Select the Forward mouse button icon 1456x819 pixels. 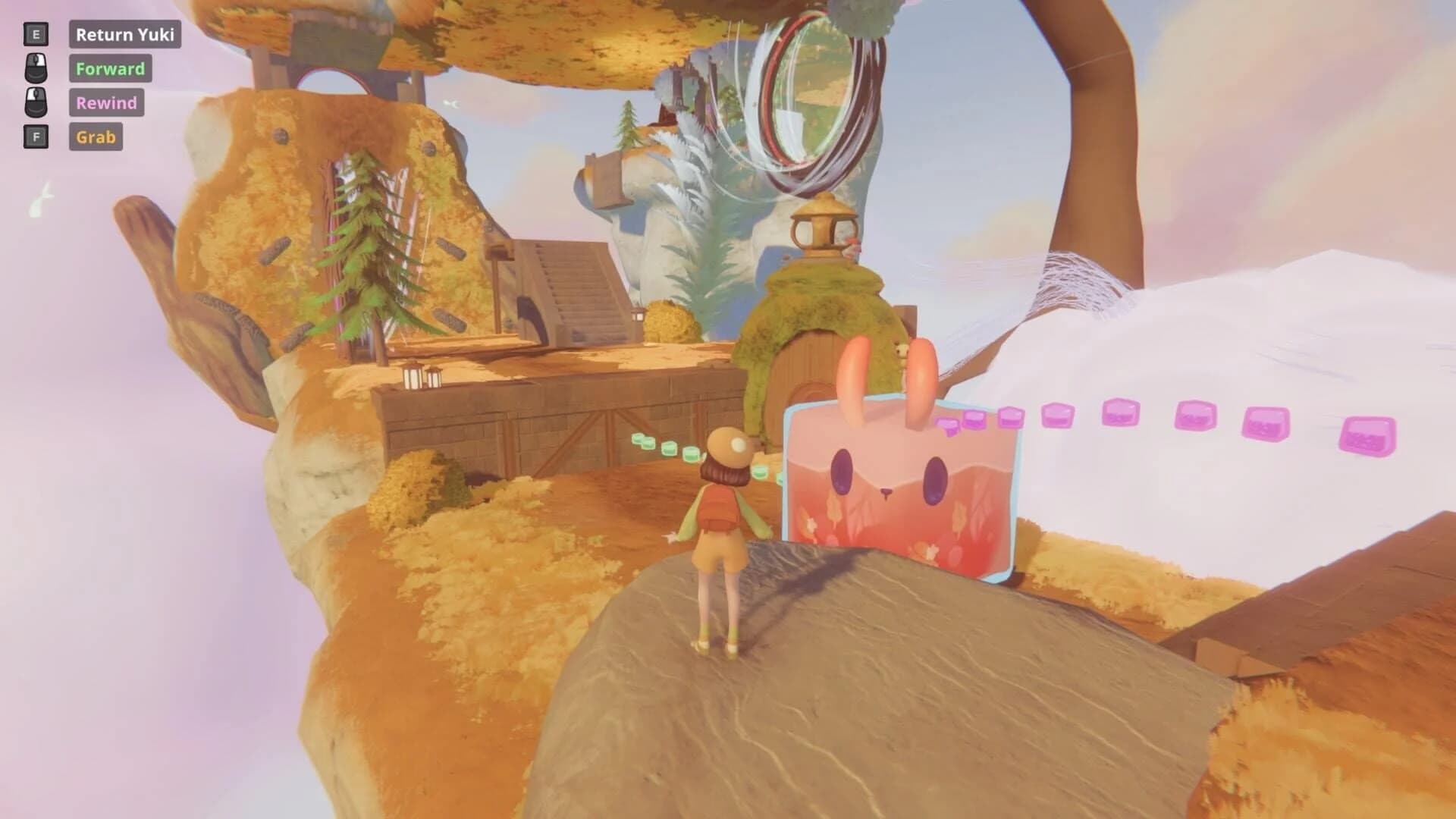pyautogui.click(x=36, y=68)
